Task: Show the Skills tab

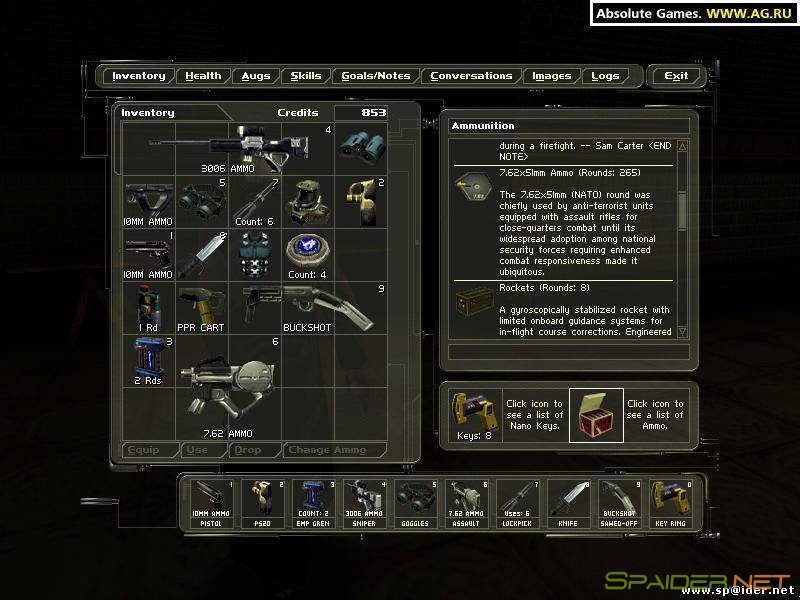Action: pyautogui.click(x=306, y=76)
